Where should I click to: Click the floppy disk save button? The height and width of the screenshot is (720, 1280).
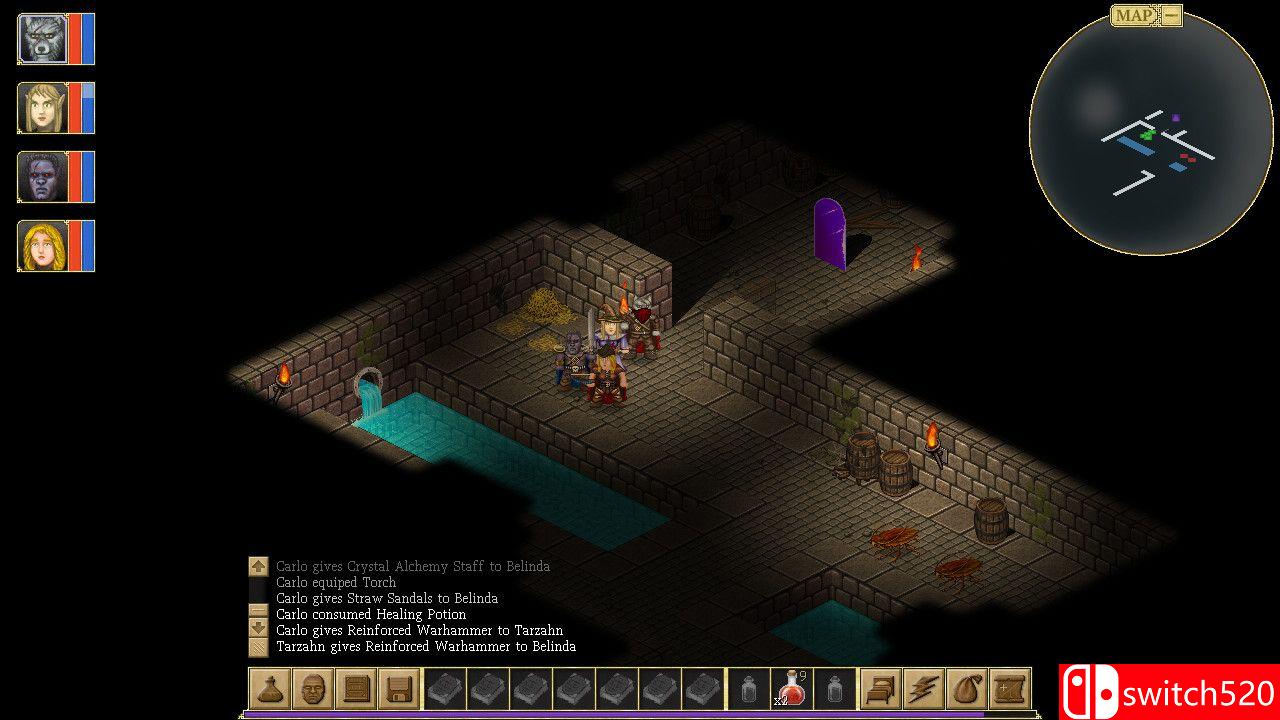(399, 689)
